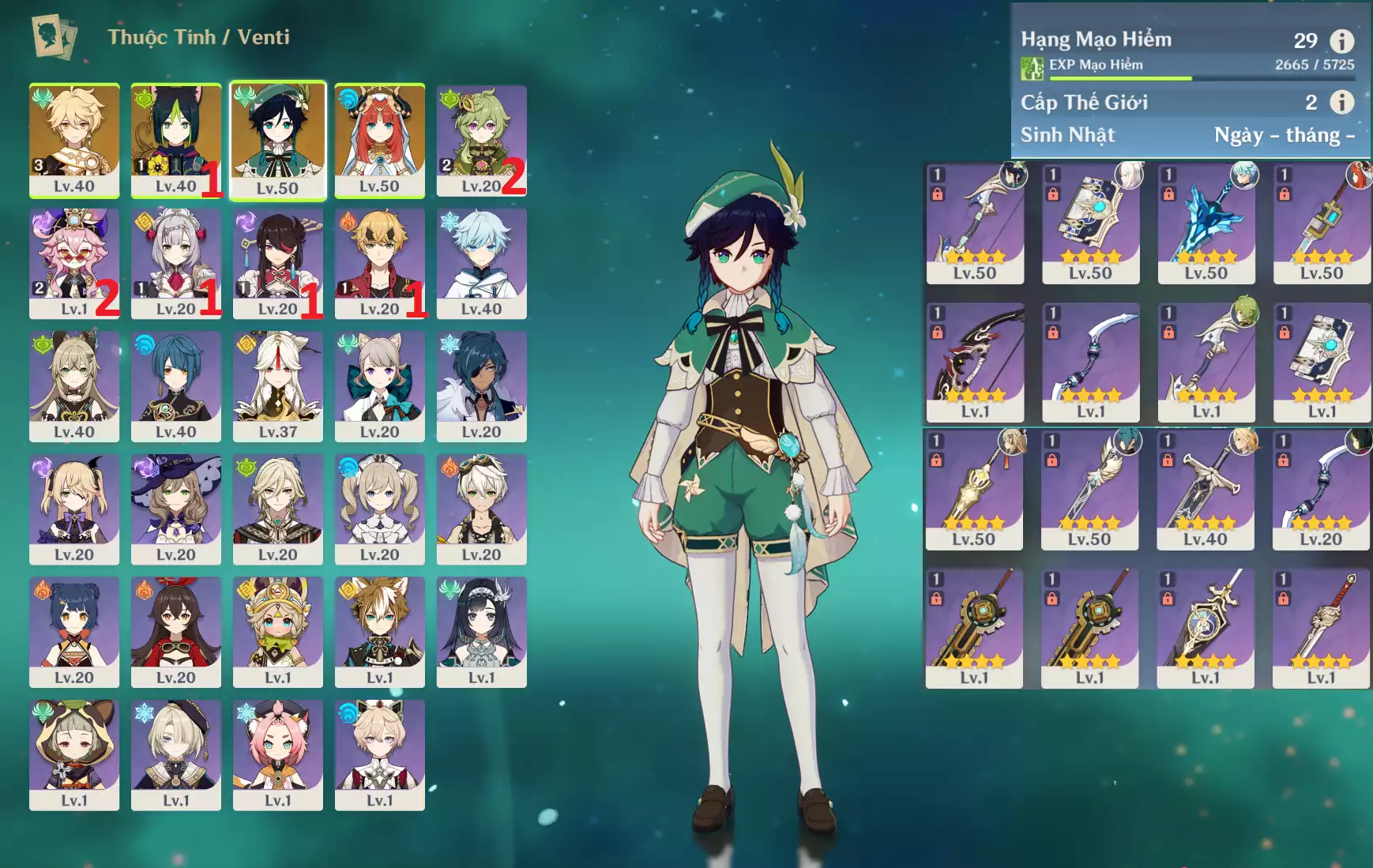Select Collei's character portrait
Image resolution: width=1373 pixels, height=868 pixels.
[x=481, y=140]
